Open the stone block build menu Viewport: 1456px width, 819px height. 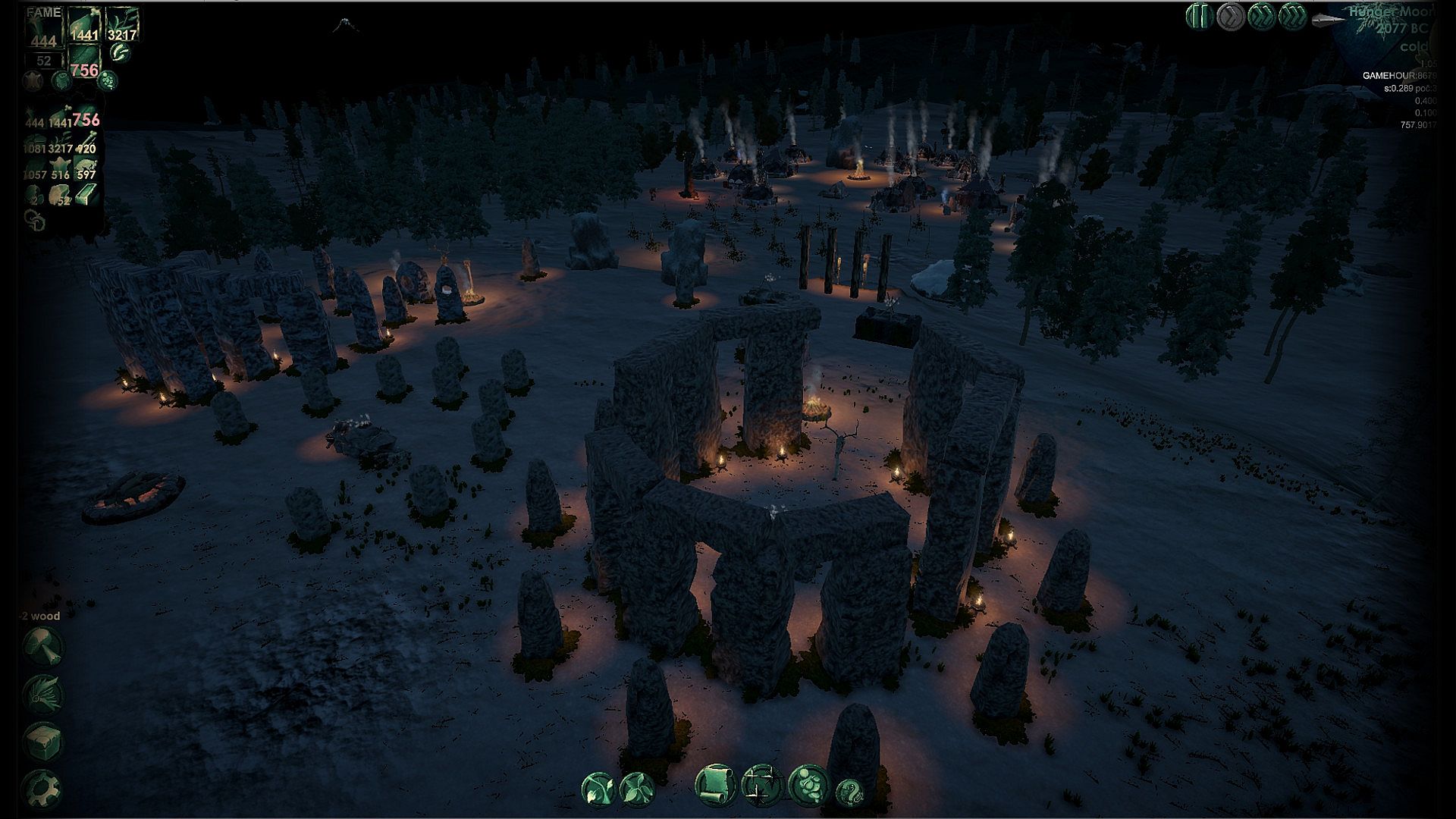point(42,741)
